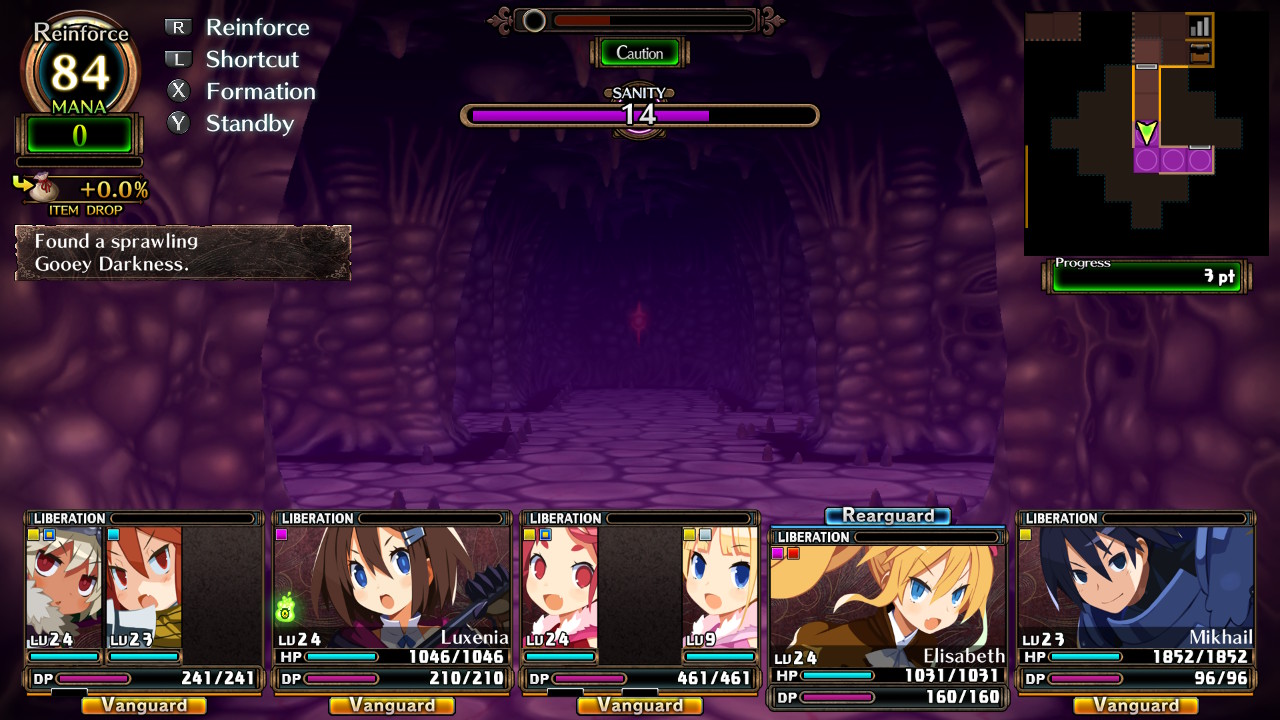Image resolution: width=1280 pixels, height=720 pixels.
Task: Click the treasure chest icon on minimap
Action: (x=1199, y=53)
